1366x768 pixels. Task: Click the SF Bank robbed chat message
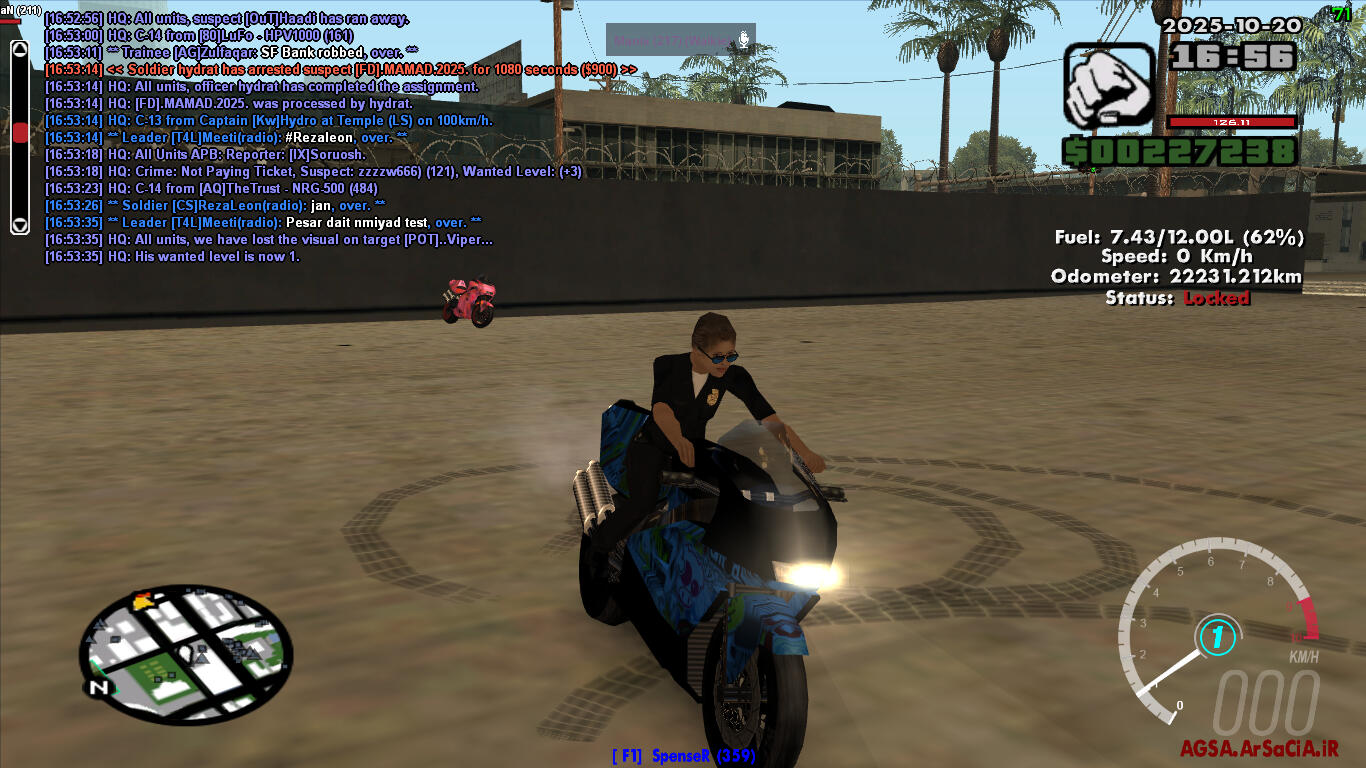[x=231, y=52]
